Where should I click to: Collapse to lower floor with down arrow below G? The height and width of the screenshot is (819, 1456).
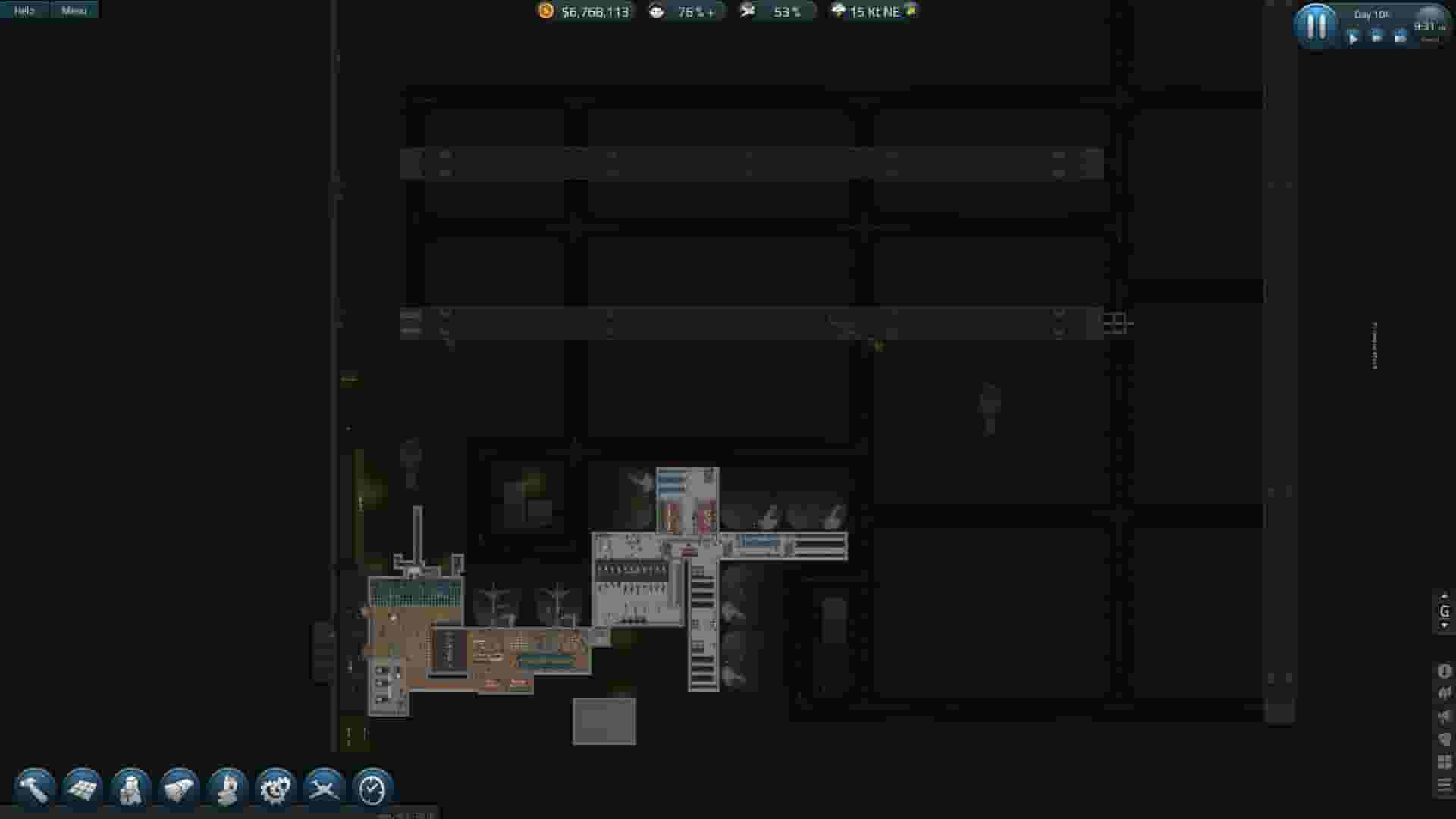1444,626
